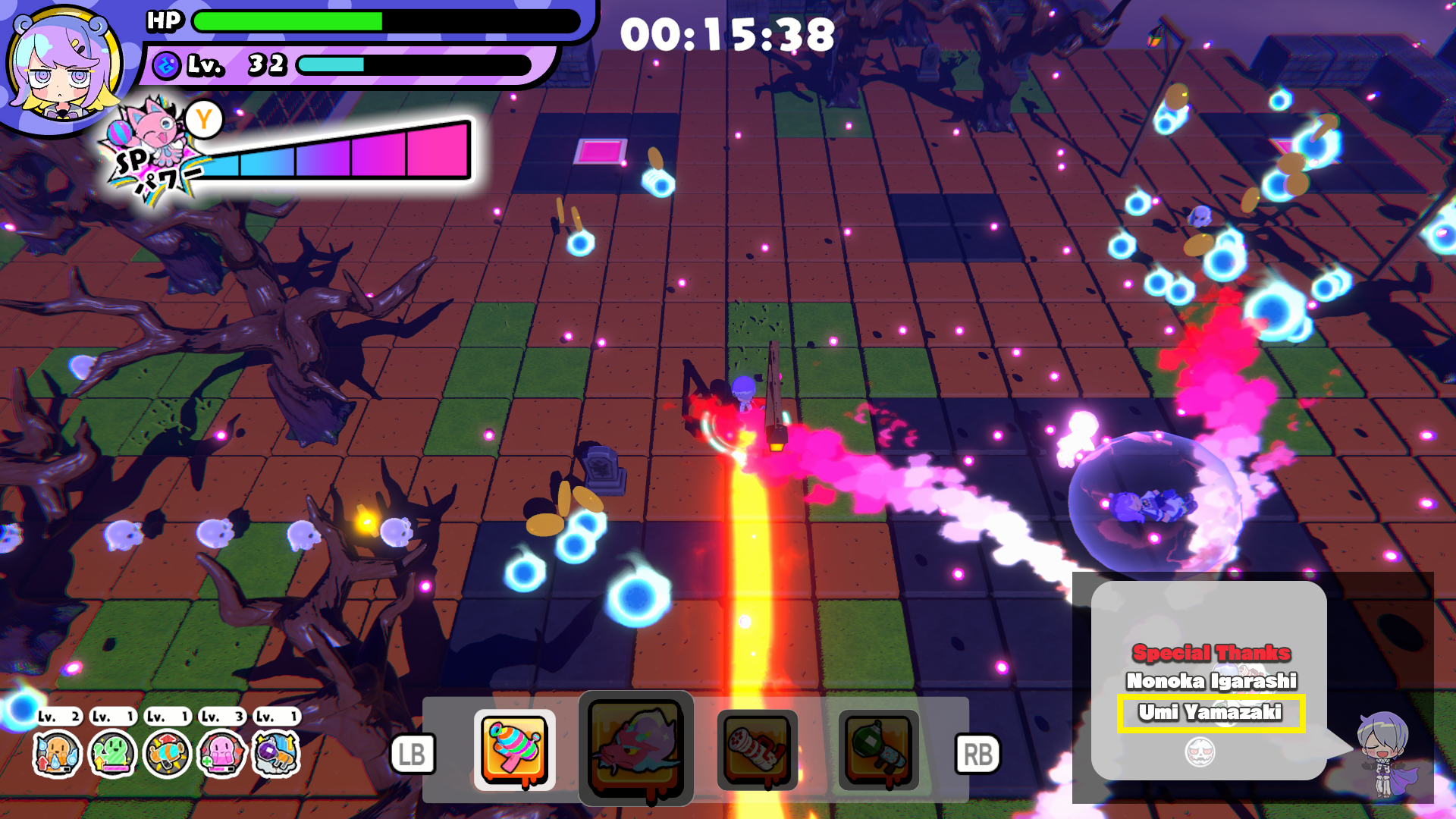Choose the red dragon head weapon slot
This screenshot has width=1456, height=819.
tap(635, 748)
